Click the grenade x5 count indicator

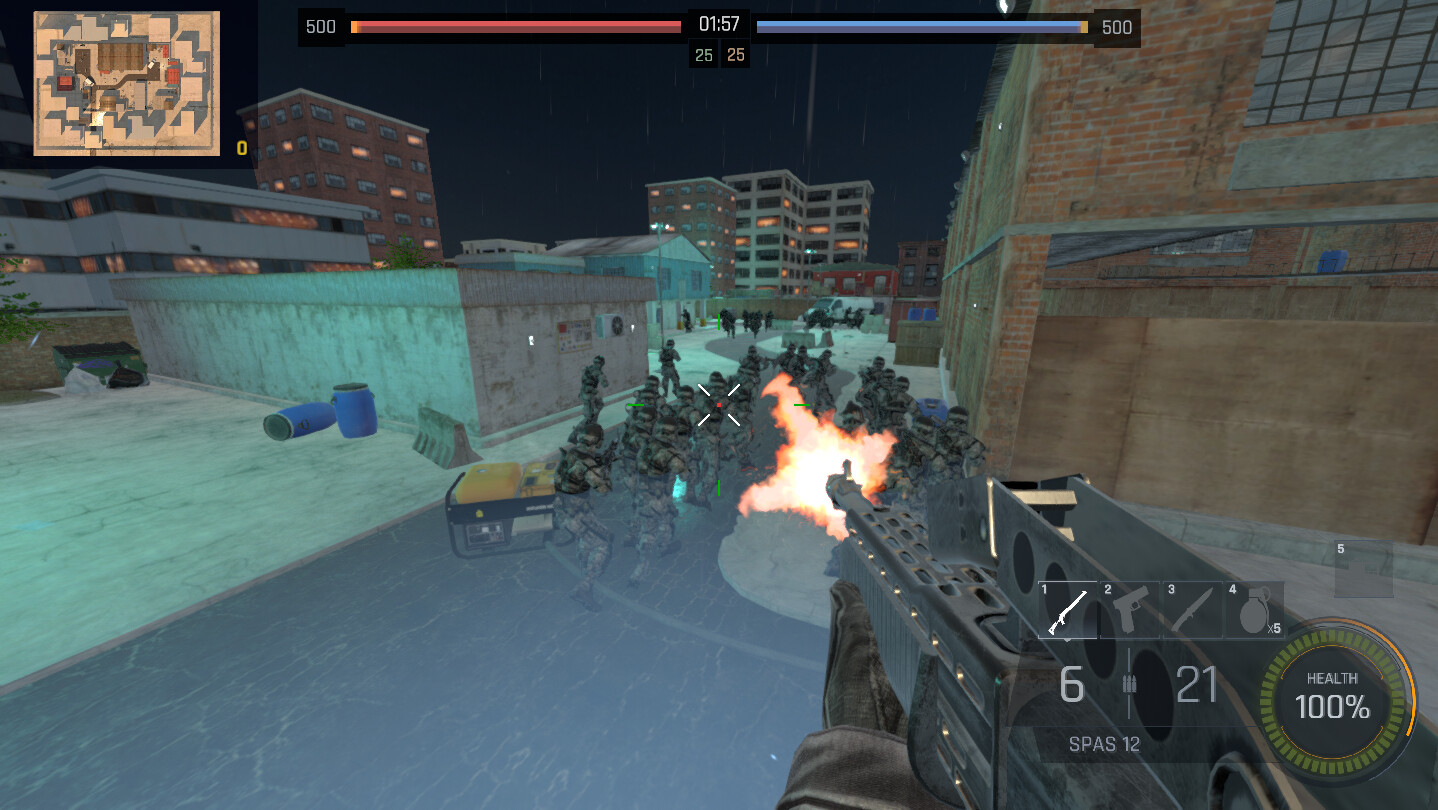click(1273, 629)
